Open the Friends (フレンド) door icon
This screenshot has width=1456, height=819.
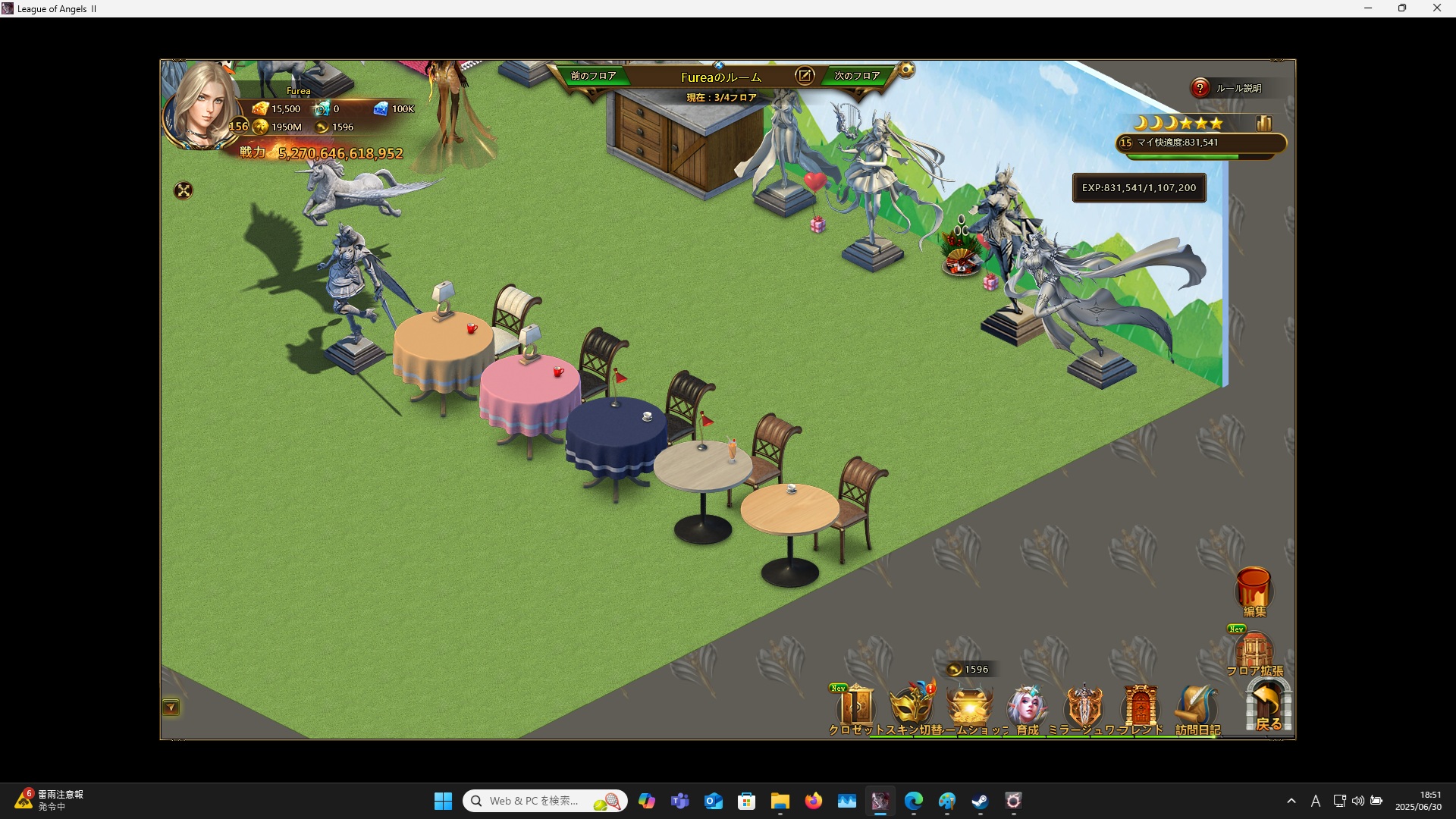click(1141, 708)
